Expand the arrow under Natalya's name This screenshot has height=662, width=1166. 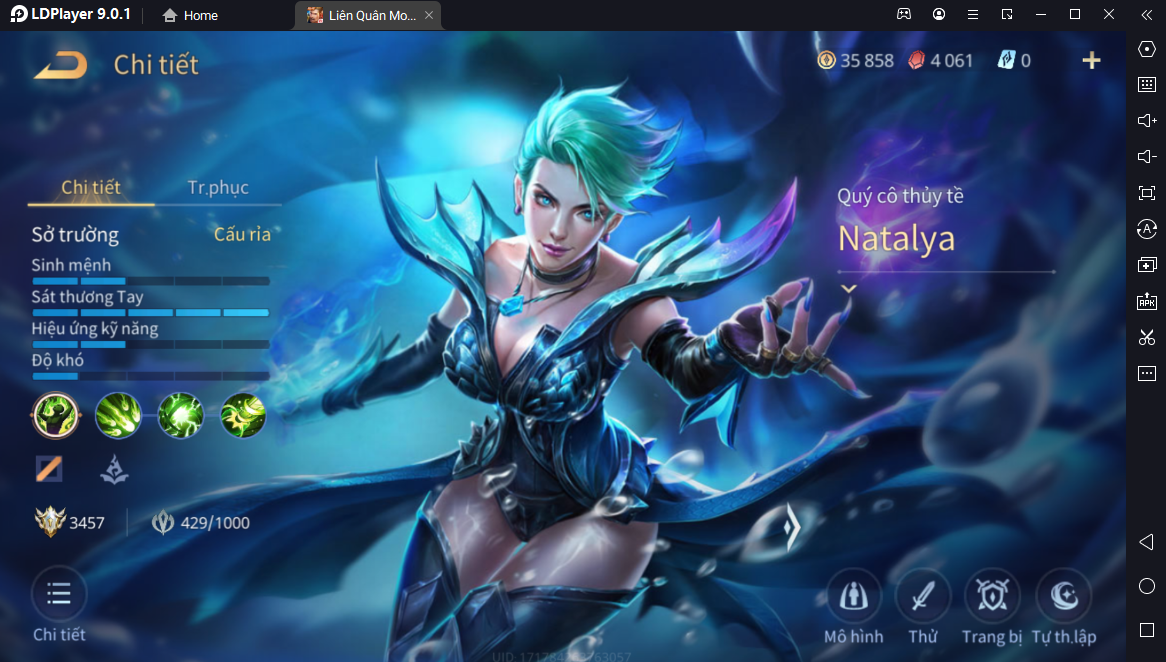click(849, 288)
